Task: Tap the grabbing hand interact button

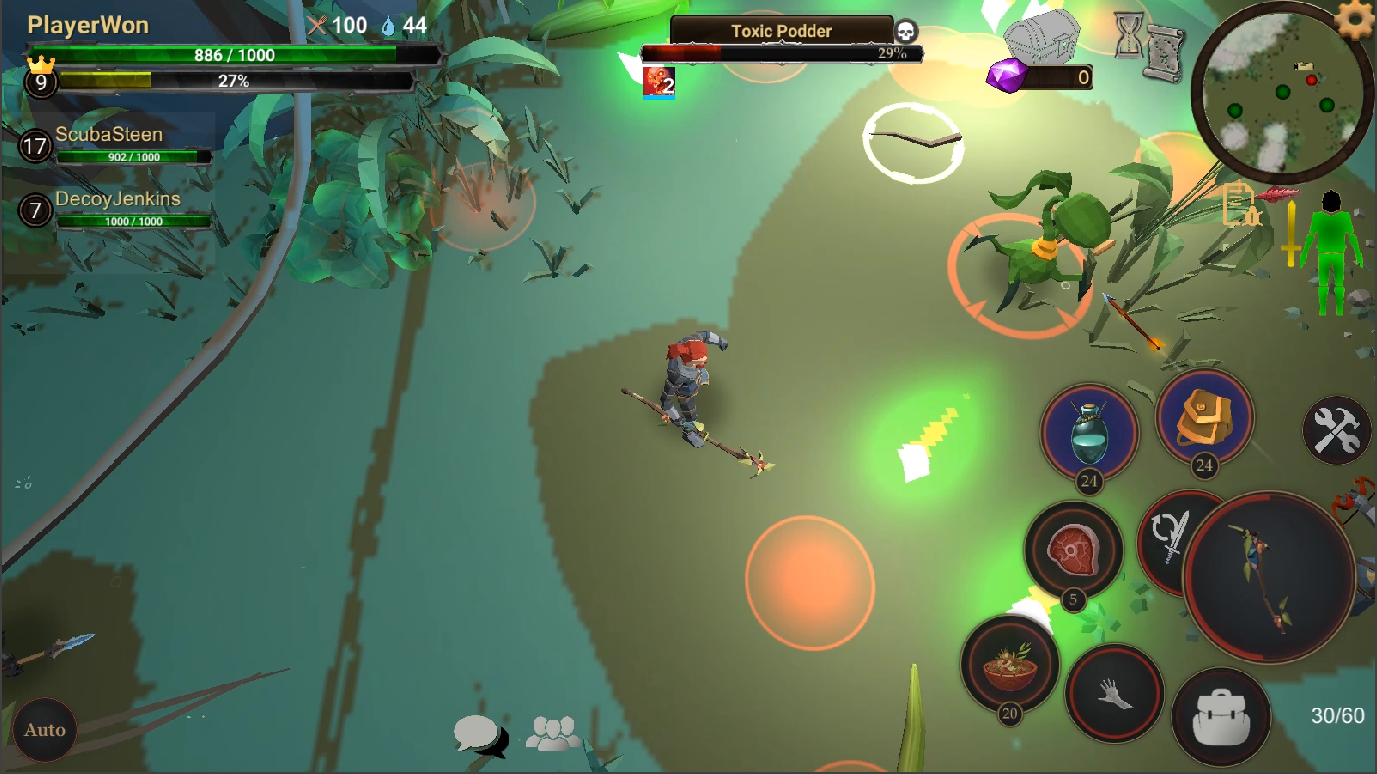Action: (x=1113, y=692)
